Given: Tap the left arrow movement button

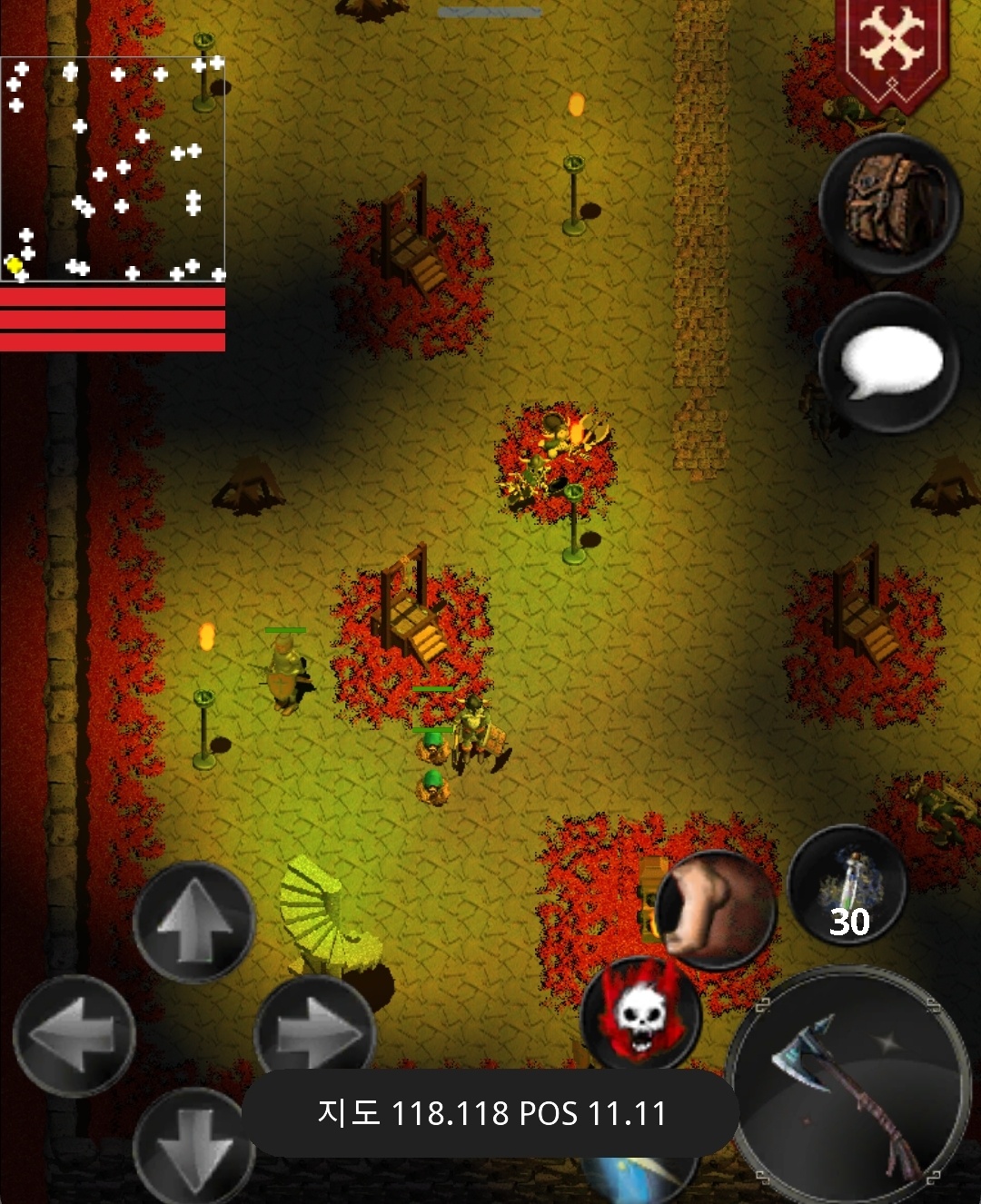Looking at the screenshot, I should click(74, 1035).
